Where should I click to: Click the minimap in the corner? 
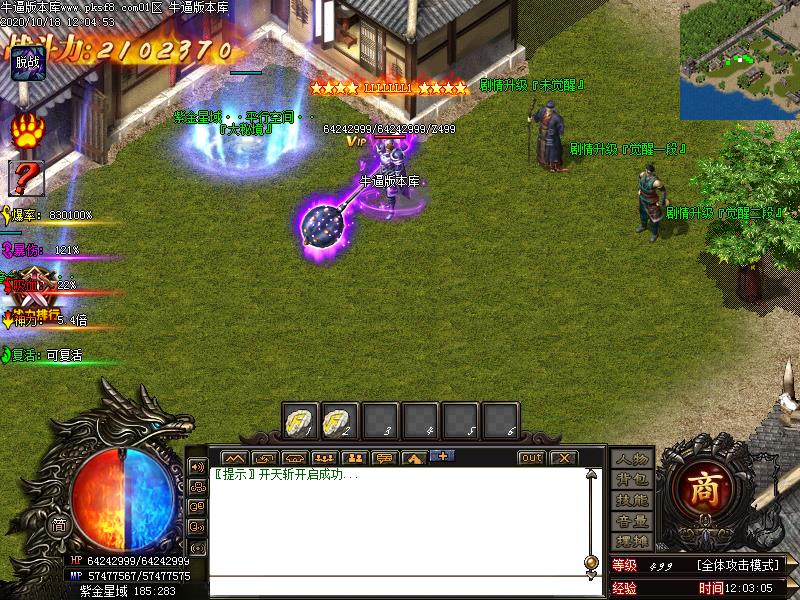pos(740,59)
